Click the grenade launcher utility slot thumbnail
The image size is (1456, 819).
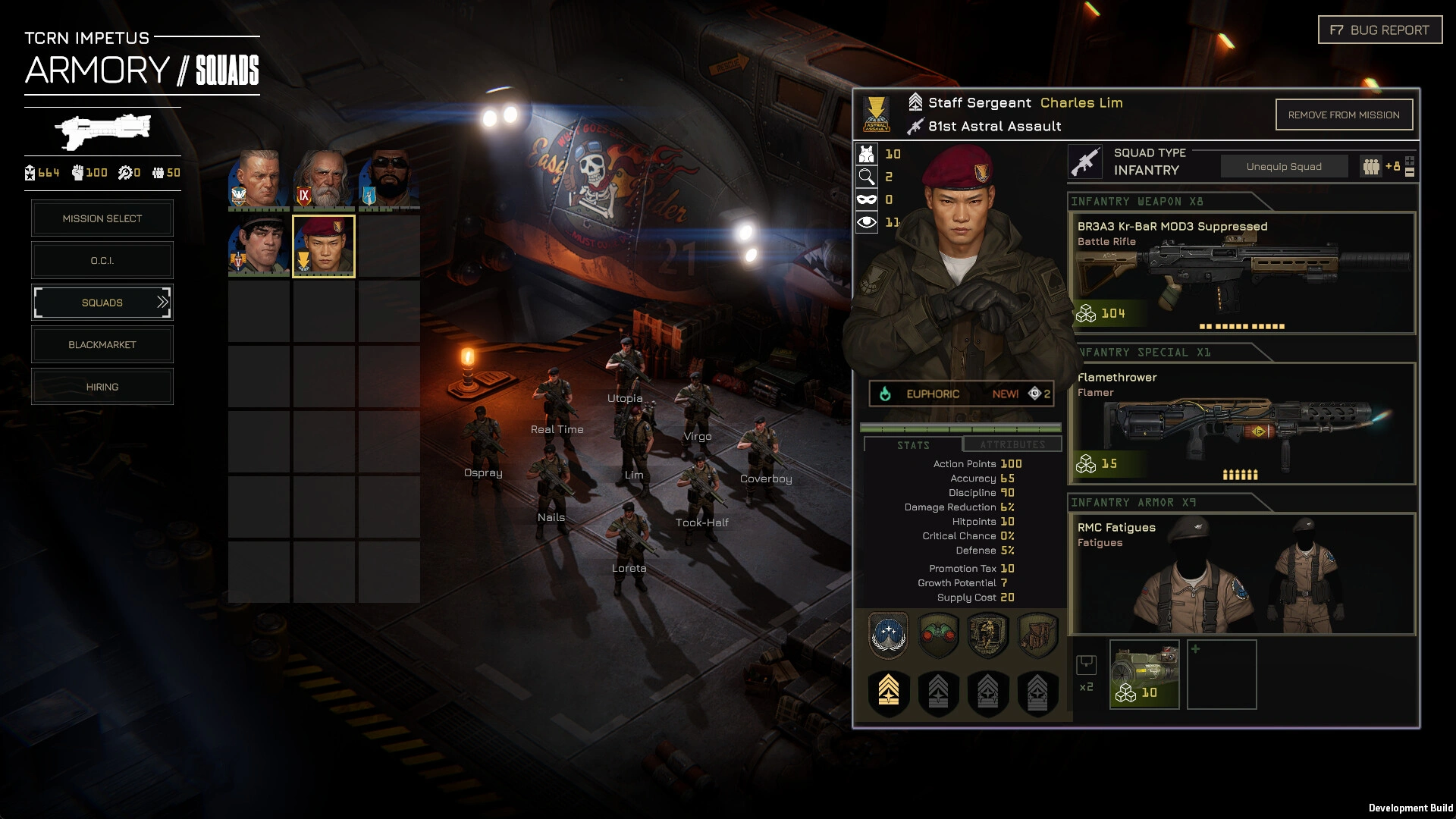click(1144, 673)
